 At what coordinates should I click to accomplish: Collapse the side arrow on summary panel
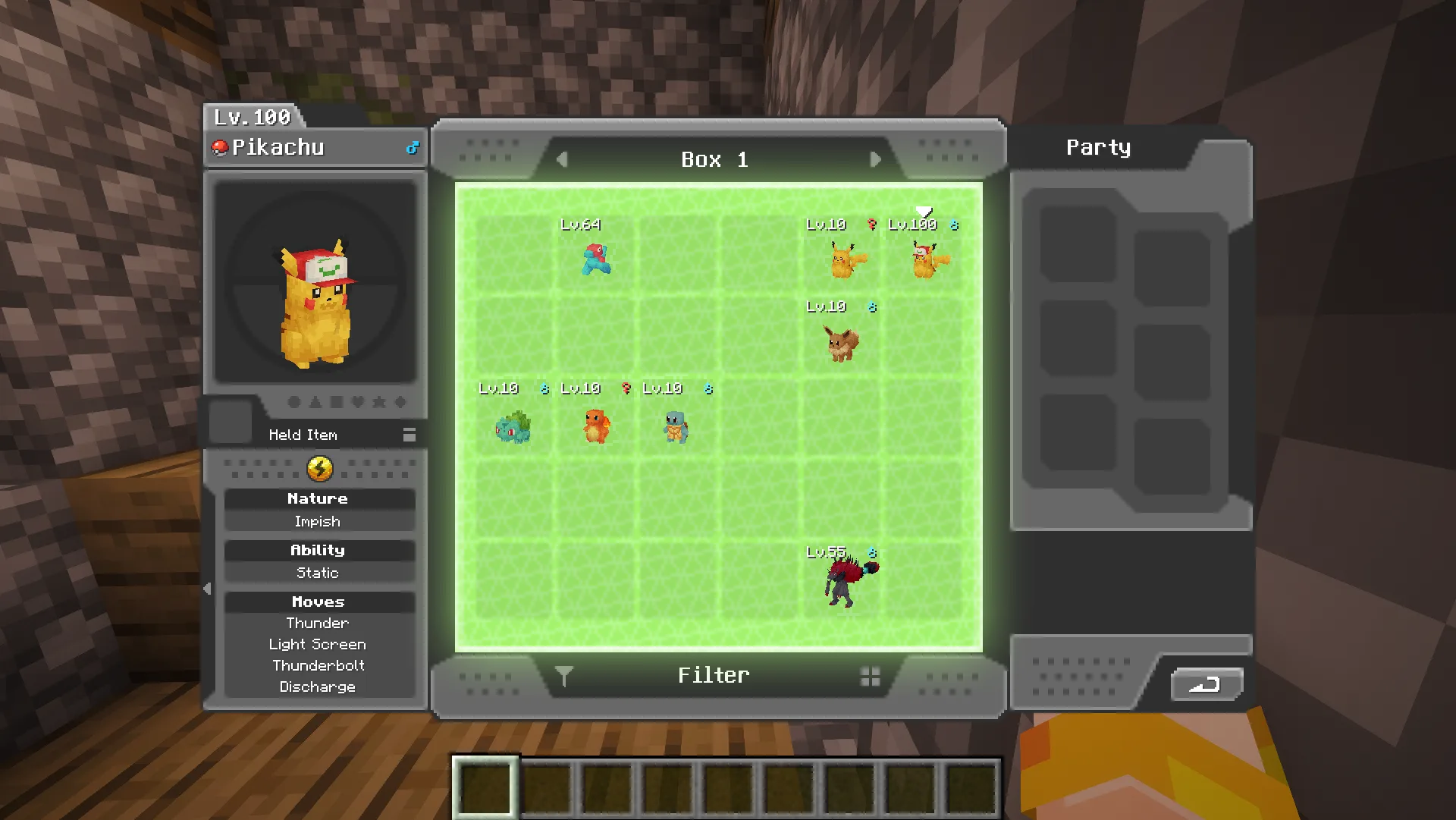coord(208,589)
